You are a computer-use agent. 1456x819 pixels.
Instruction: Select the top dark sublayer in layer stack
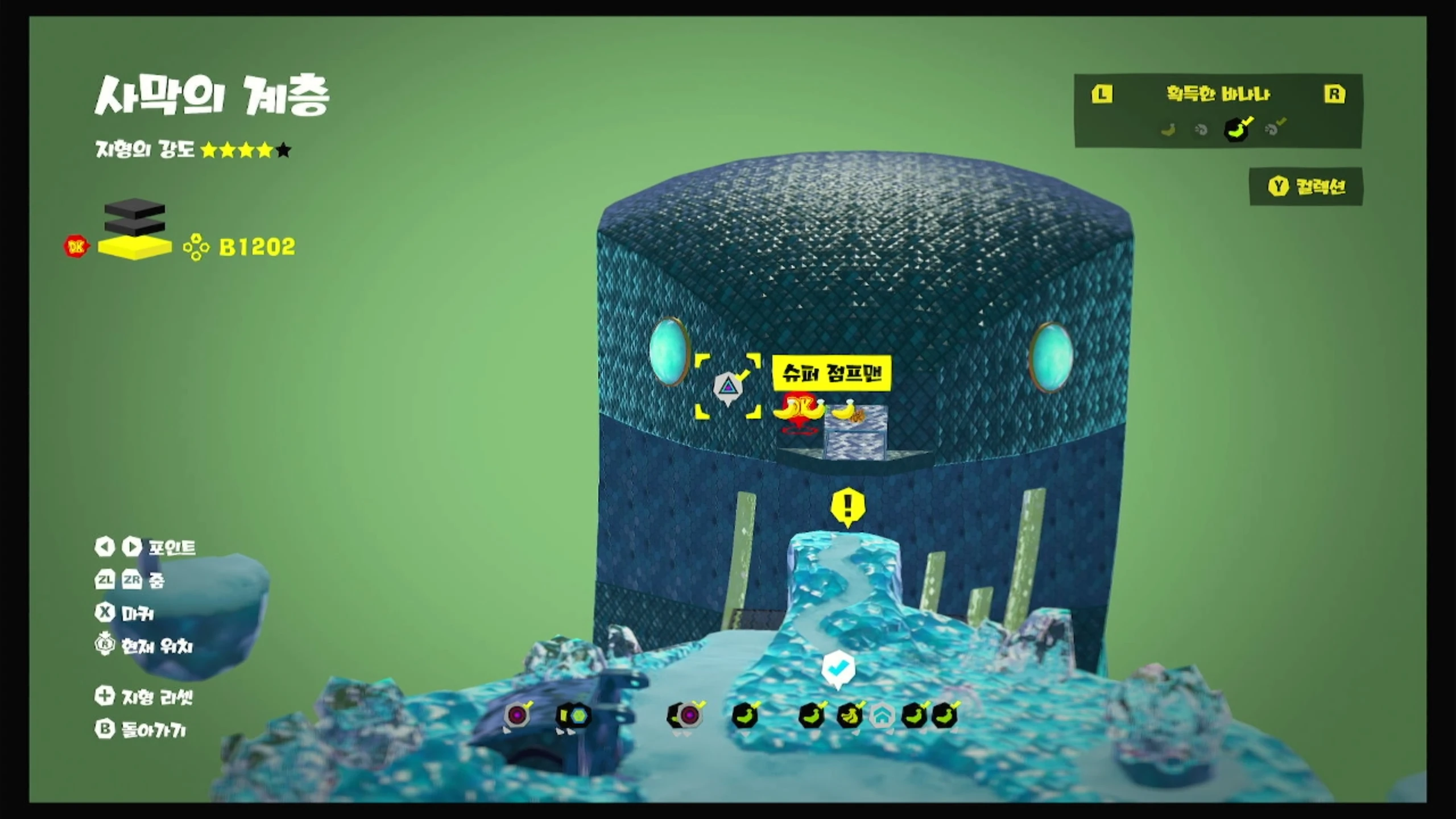point(135,208)
